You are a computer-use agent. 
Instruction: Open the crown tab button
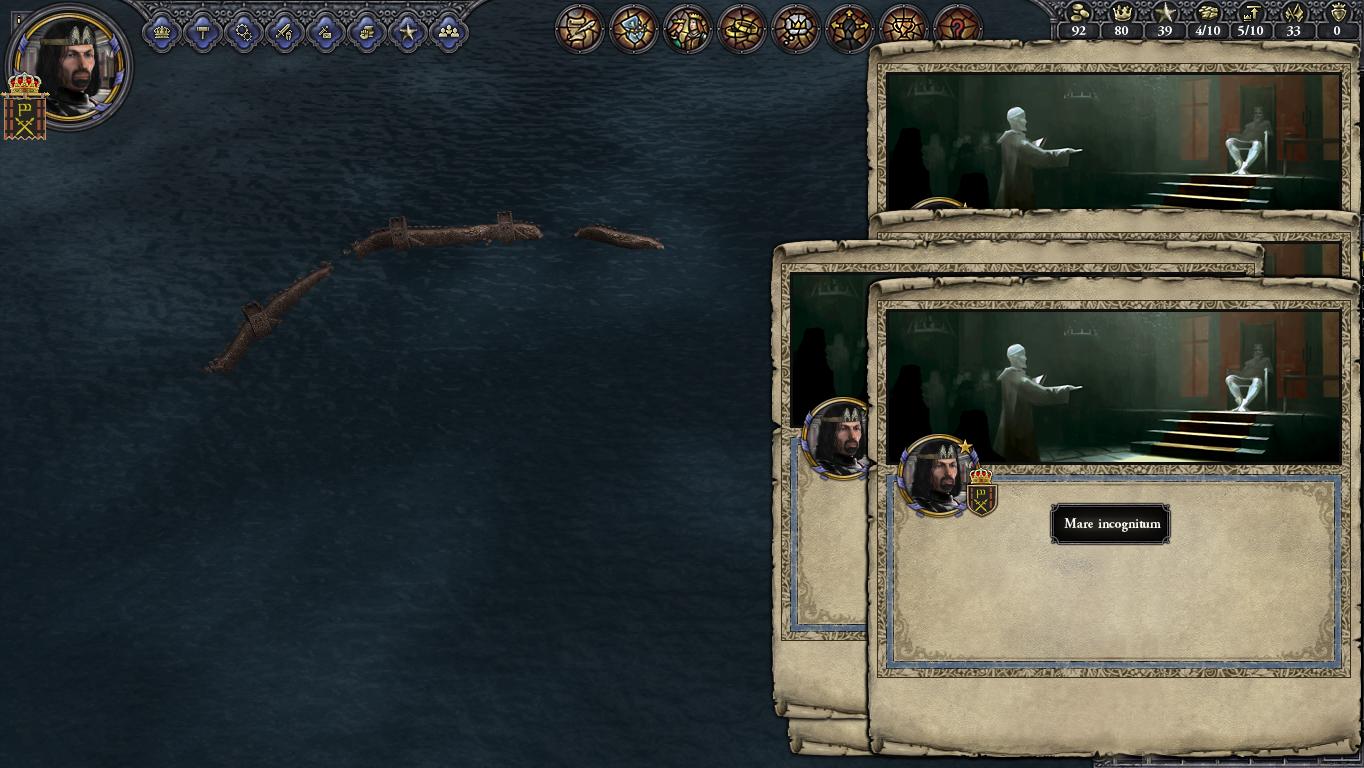tap(162, 32)
